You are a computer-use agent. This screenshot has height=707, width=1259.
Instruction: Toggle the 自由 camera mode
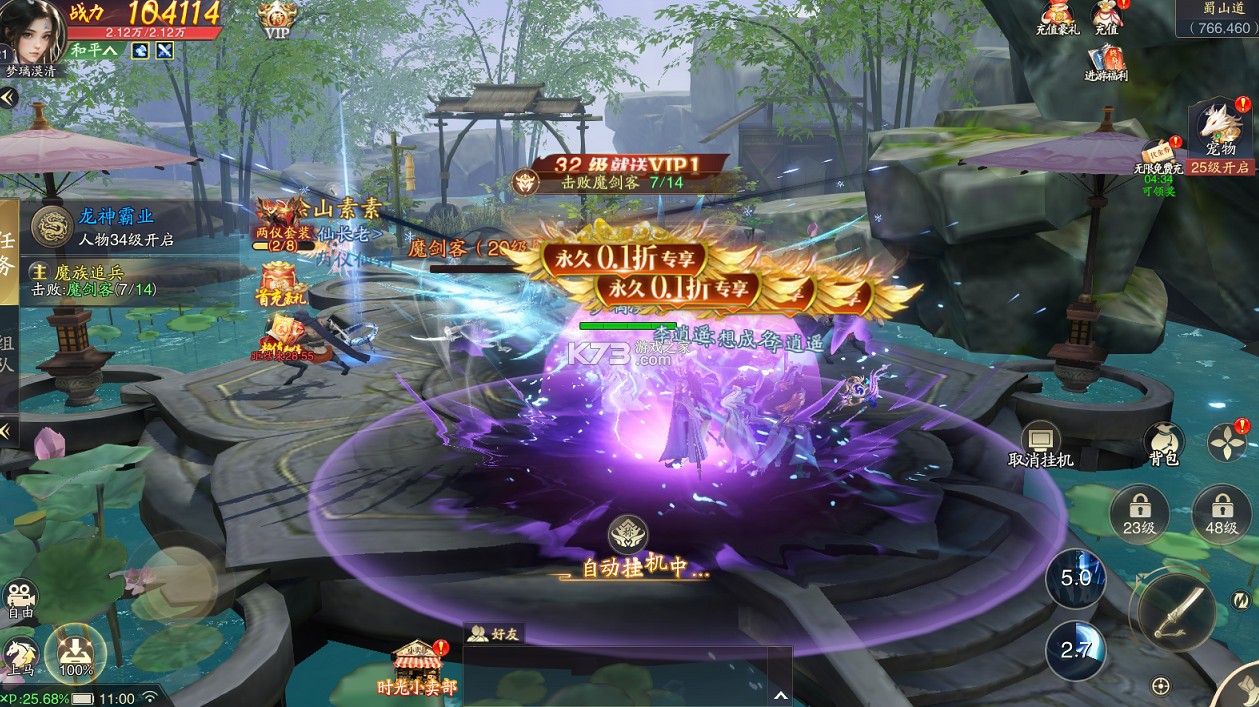pyautogui.click(x=20, y=600)
